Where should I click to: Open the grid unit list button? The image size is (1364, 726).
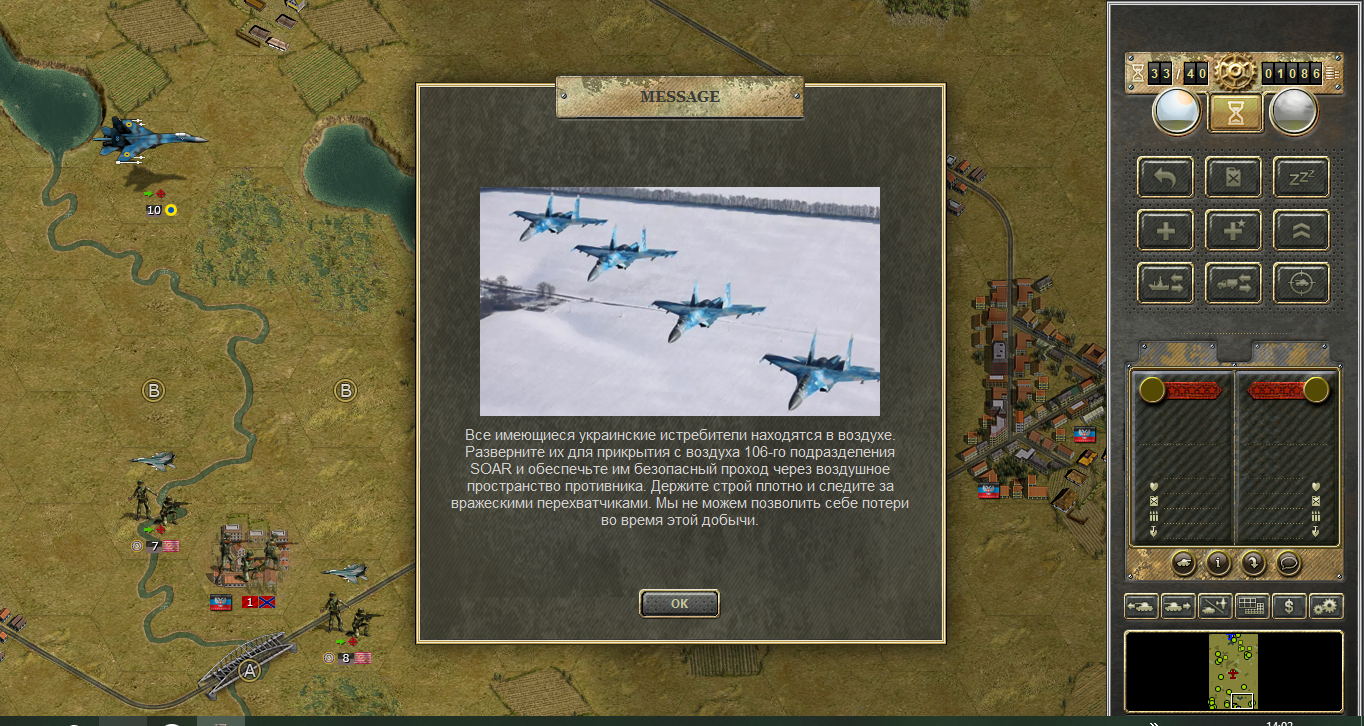[1252, 606]
